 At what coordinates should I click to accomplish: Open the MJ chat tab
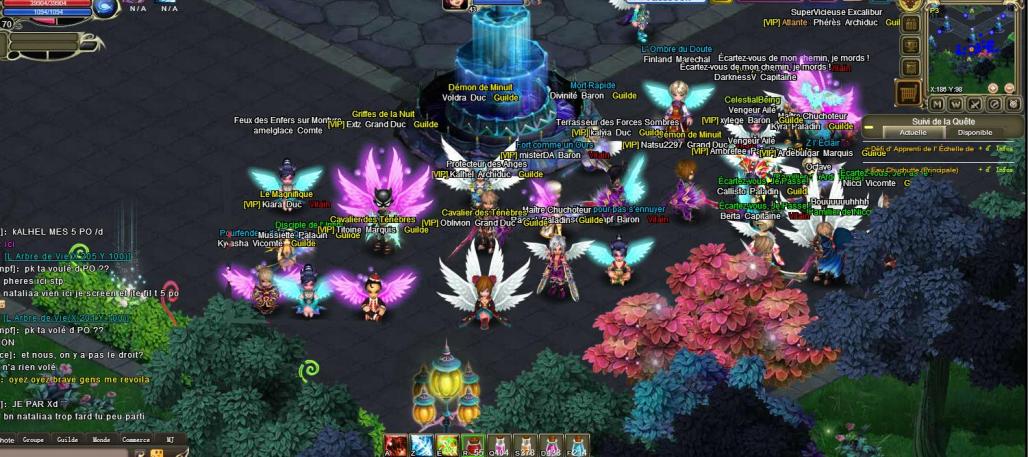tap(170, 439)
